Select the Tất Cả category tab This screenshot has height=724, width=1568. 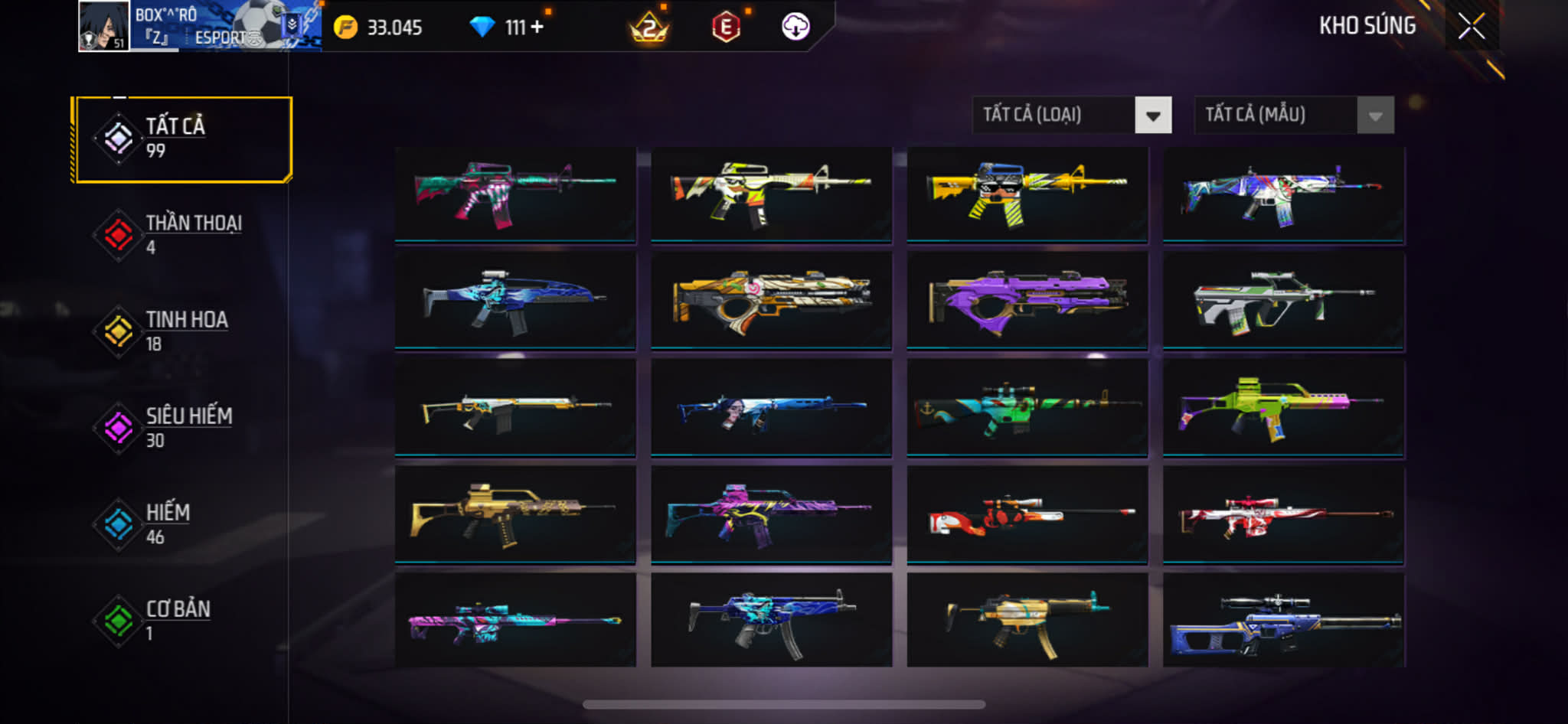point(182,139)
